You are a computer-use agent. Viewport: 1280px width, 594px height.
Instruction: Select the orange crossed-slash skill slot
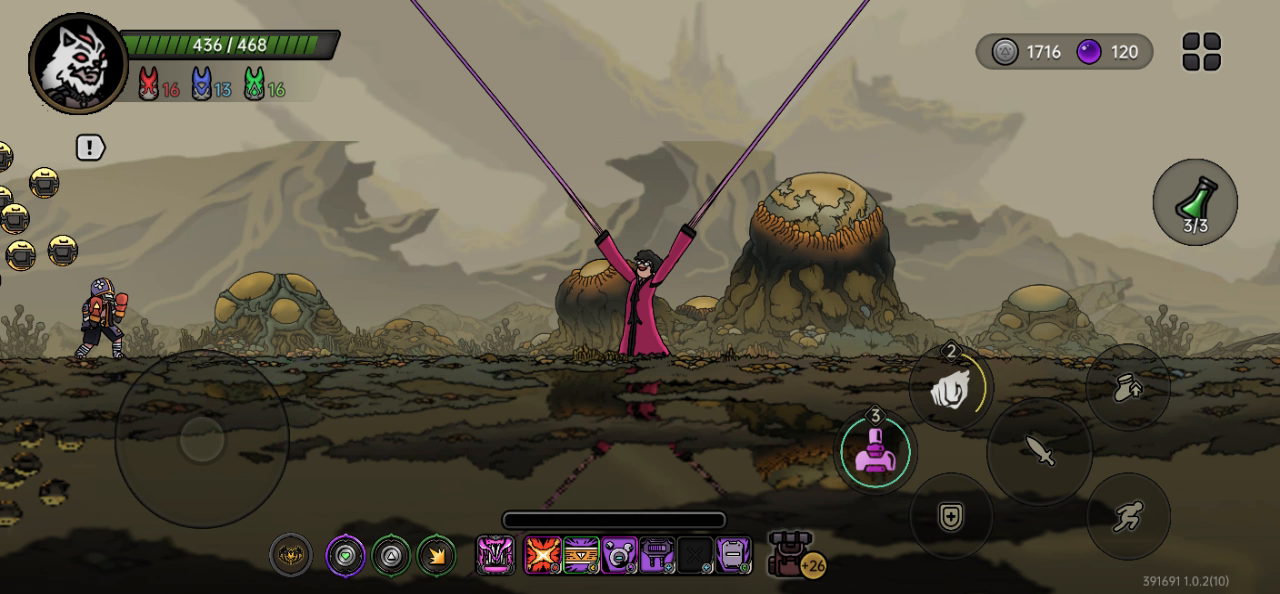pos(543,554)
